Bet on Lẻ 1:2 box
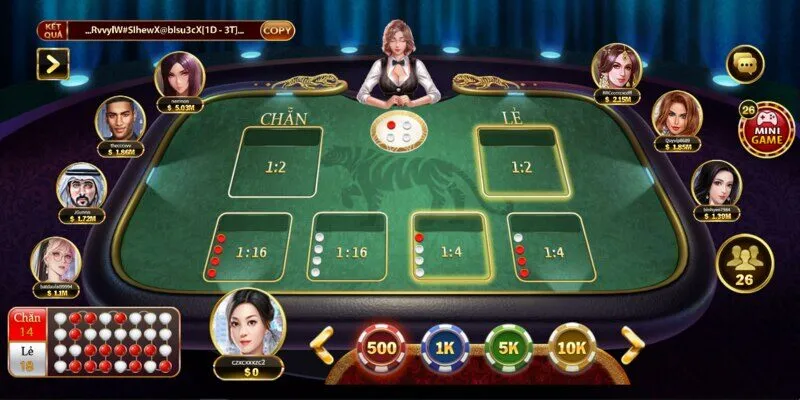This screenshot has width=800, height=400. pos(520,162)
